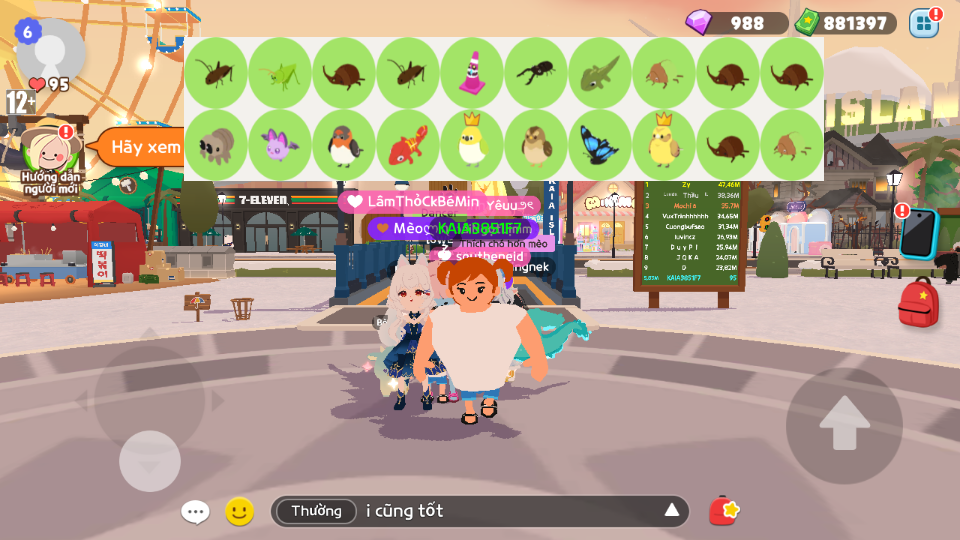Image resolution: width=960 pixels, height=540 pixels.
Task: Pick the green tadpole item
Action: point(600,73)
